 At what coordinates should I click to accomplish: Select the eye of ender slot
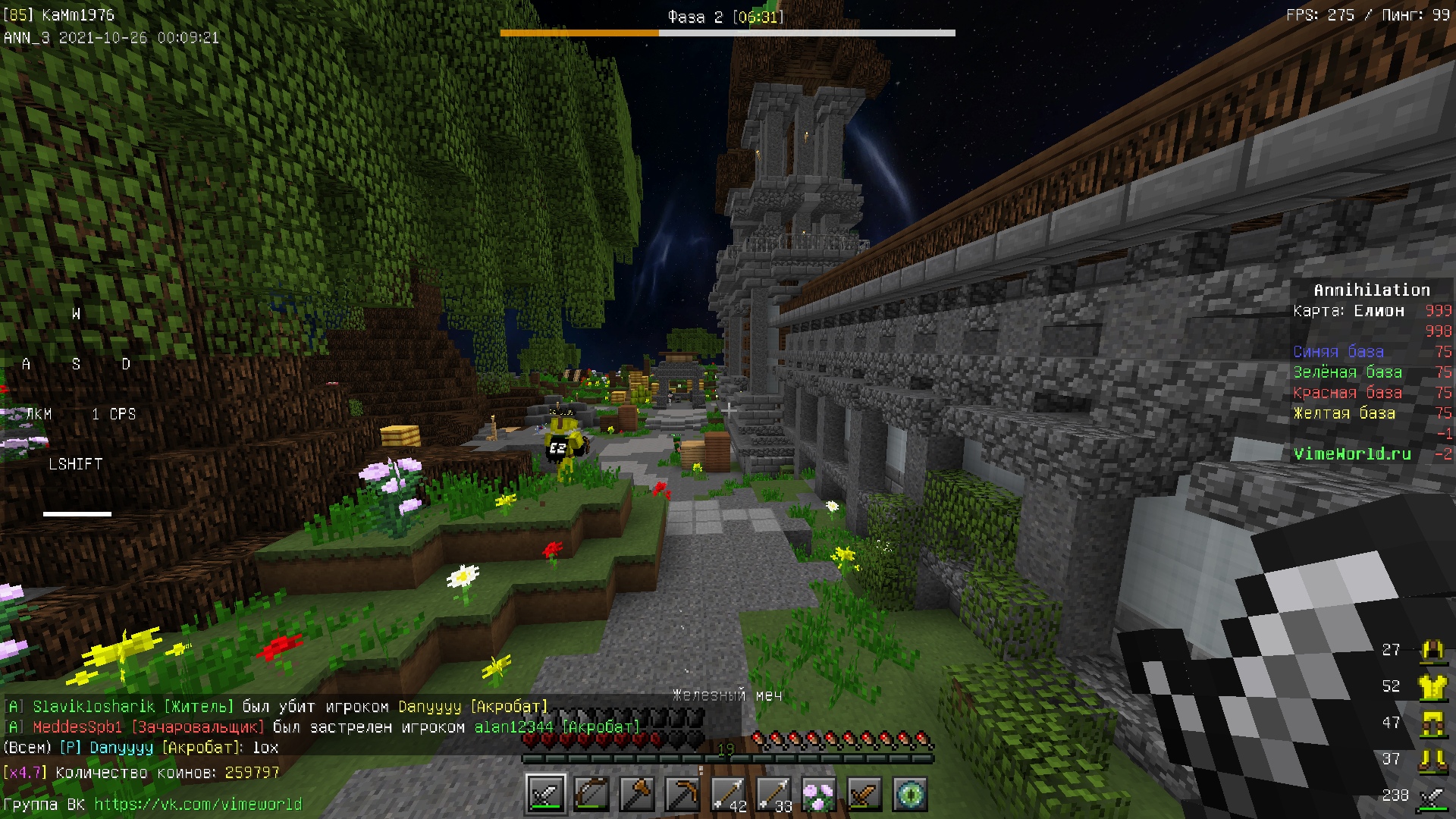pos(910,794)
